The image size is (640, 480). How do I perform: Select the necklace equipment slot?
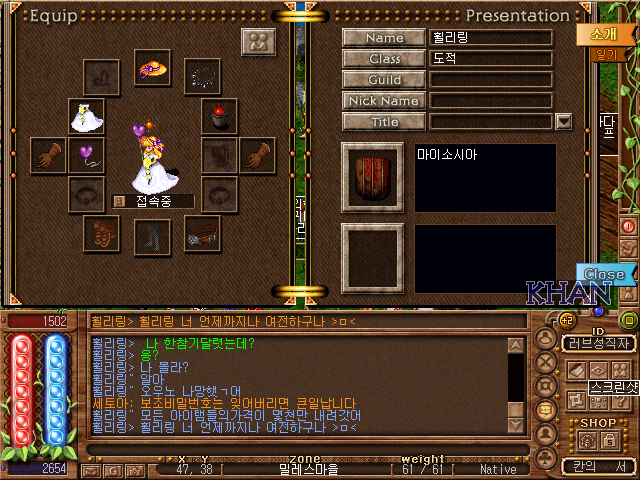(x=204, y=74)
